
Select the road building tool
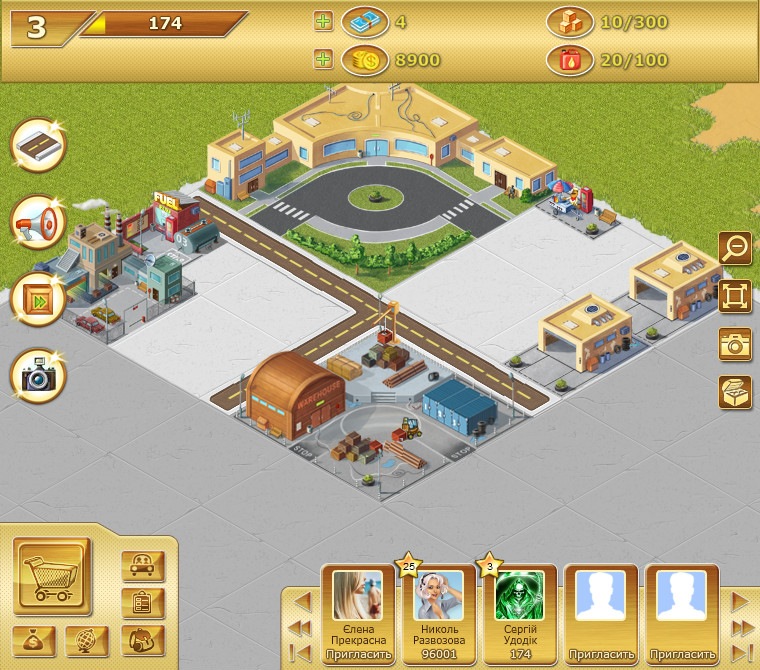(x=38, y=145)
